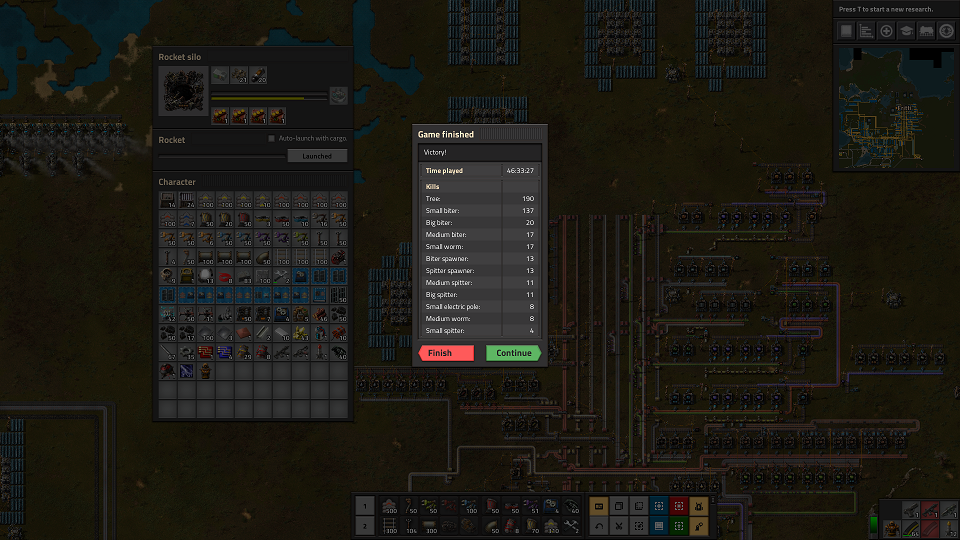
Task: Open the circular plus icon beside tips
Action: coord(886,31)
